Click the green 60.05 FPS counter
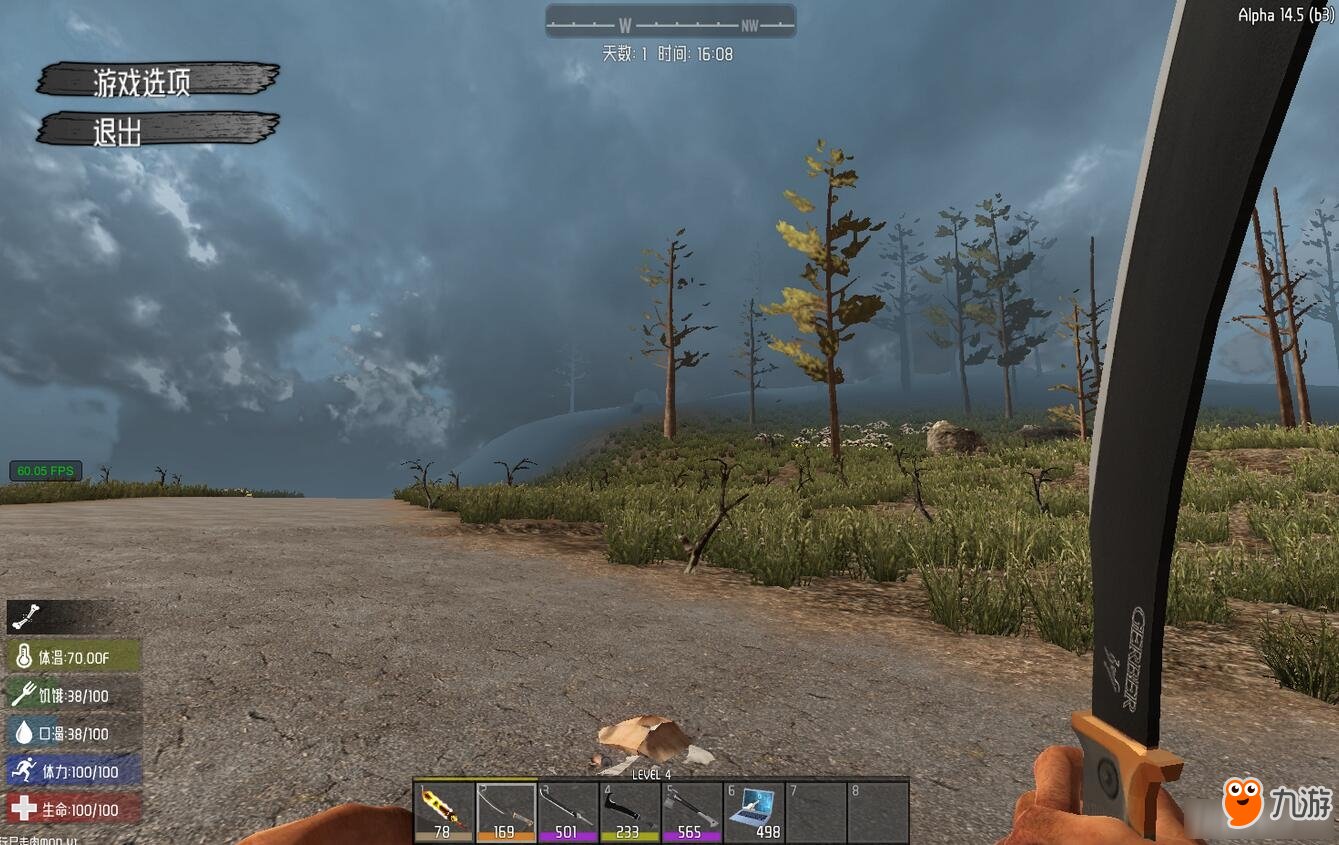 pos(45,470)
